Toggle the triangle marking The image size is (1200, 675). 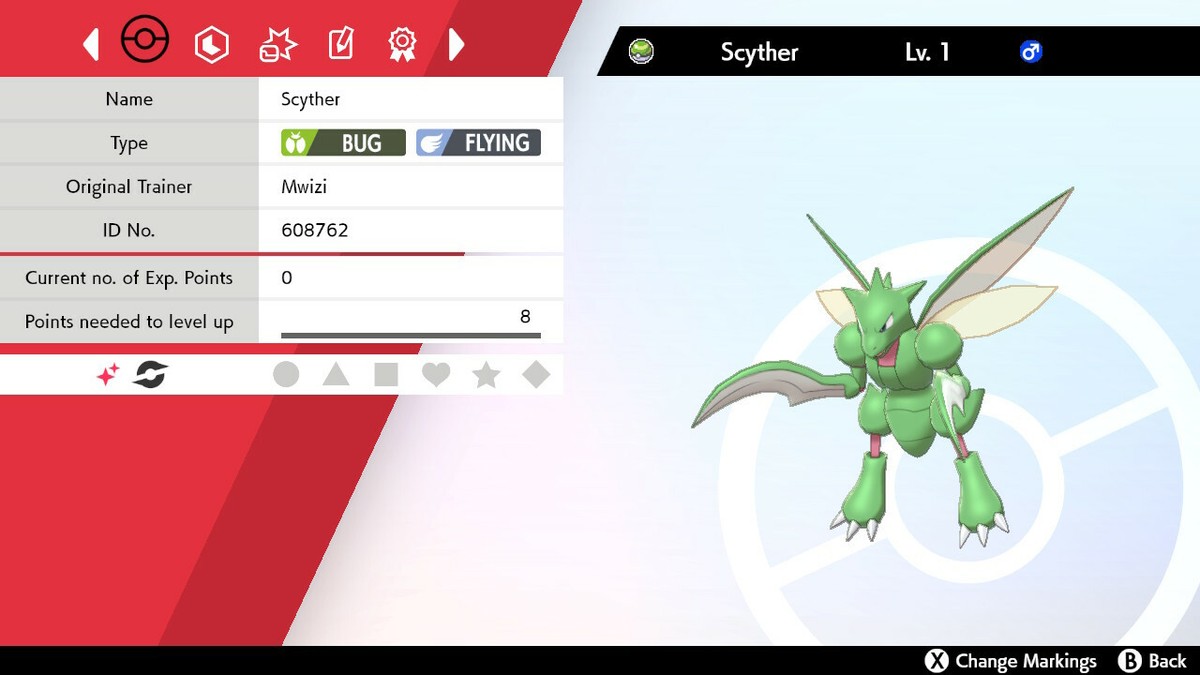point(336,375)
